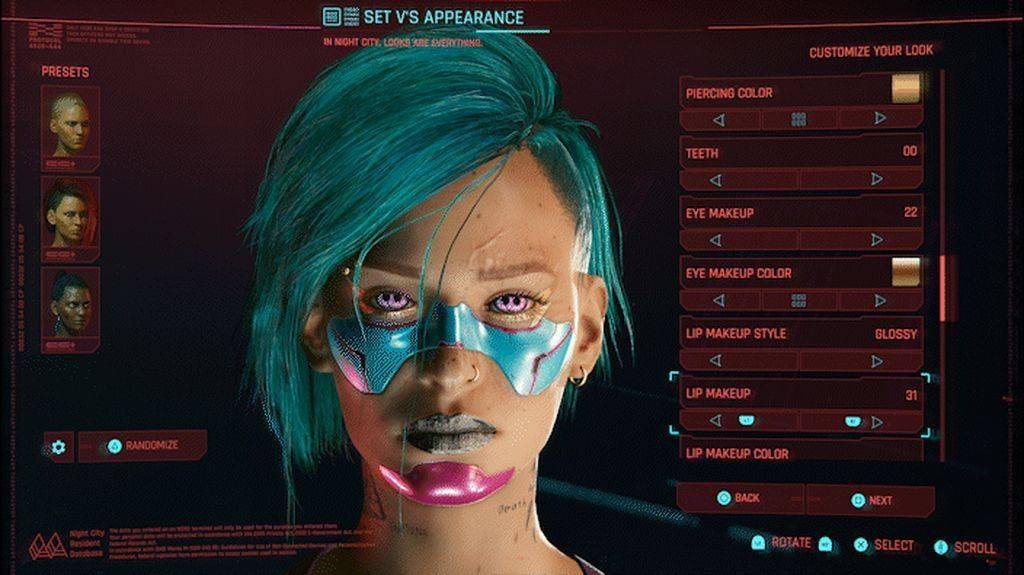Change Lip Makeup Style with left arrow
The width and height of the screenshot is (1024, 575).
point(716,360)
